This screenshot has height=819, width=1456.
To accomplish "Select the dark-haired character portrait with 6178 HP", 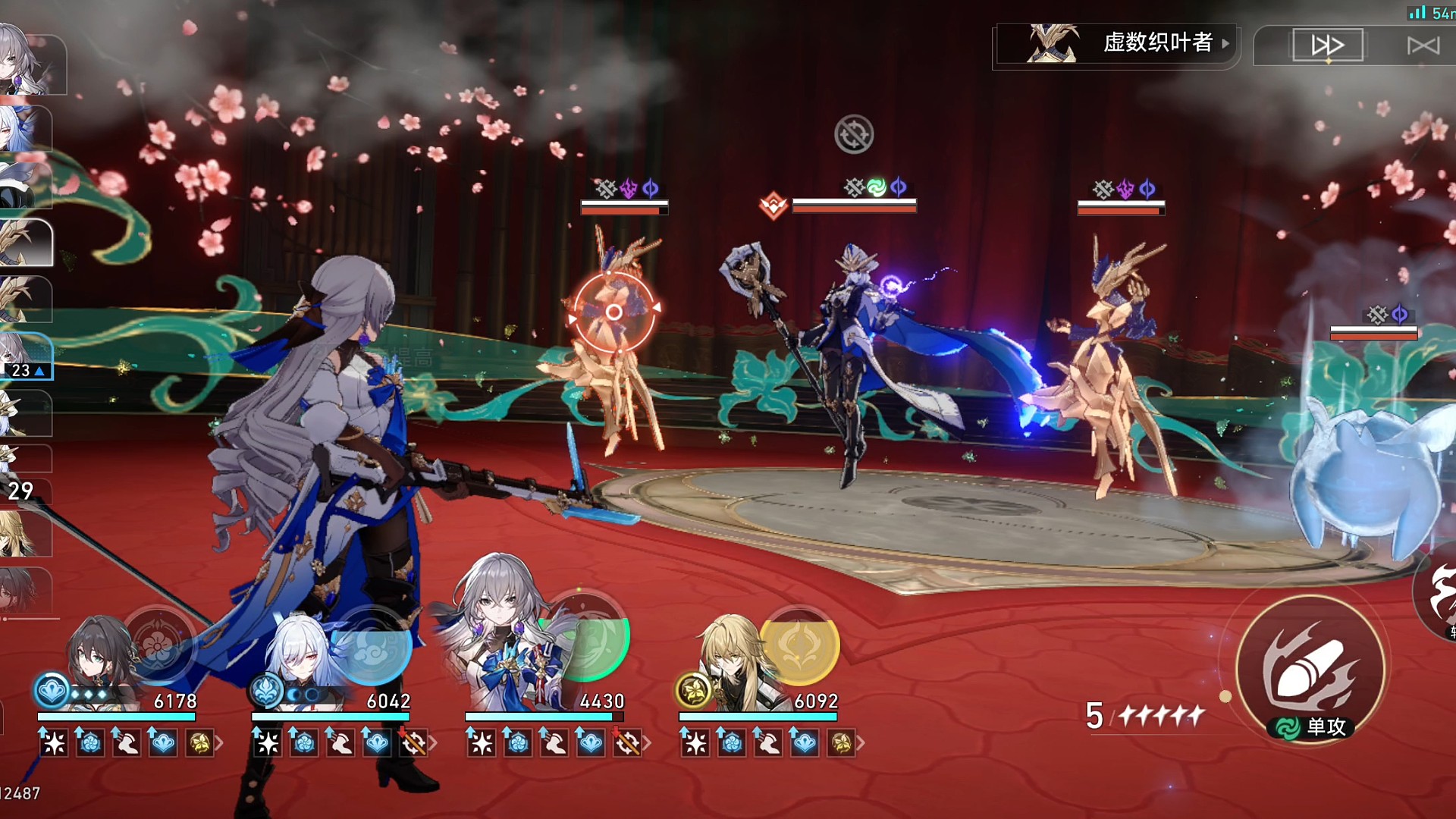I will (x=102, y=660).
